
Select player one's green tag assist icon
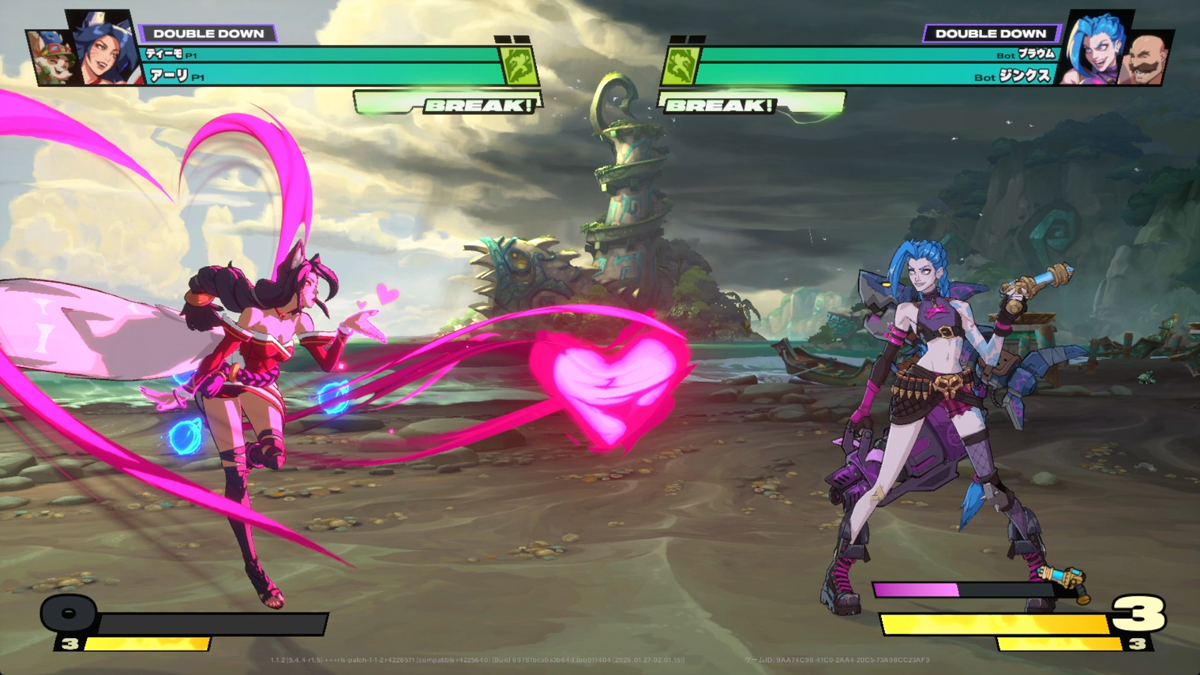(520, 66)
